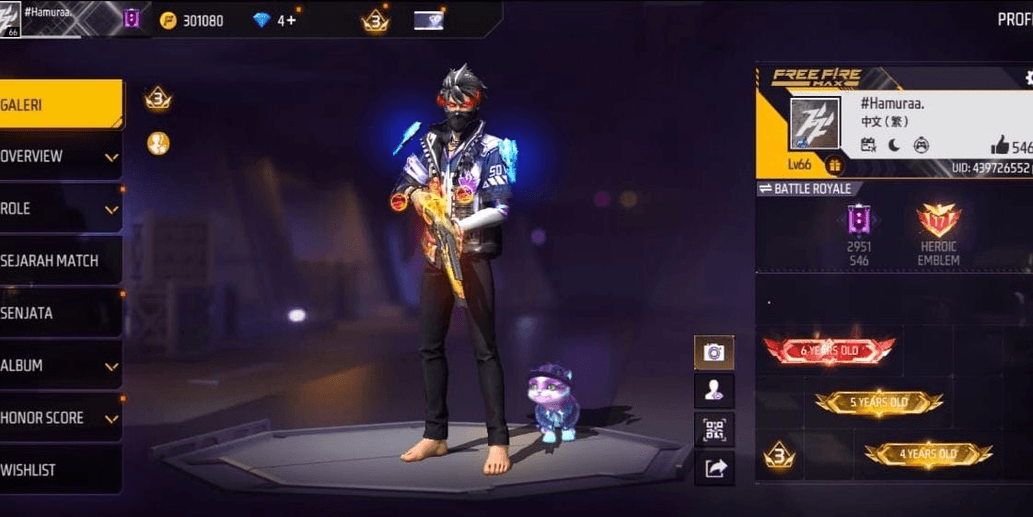This screenshot has height=517, width=1033.
Task: Select the 5 Years Old badge
Action: (x=878, y=402)
